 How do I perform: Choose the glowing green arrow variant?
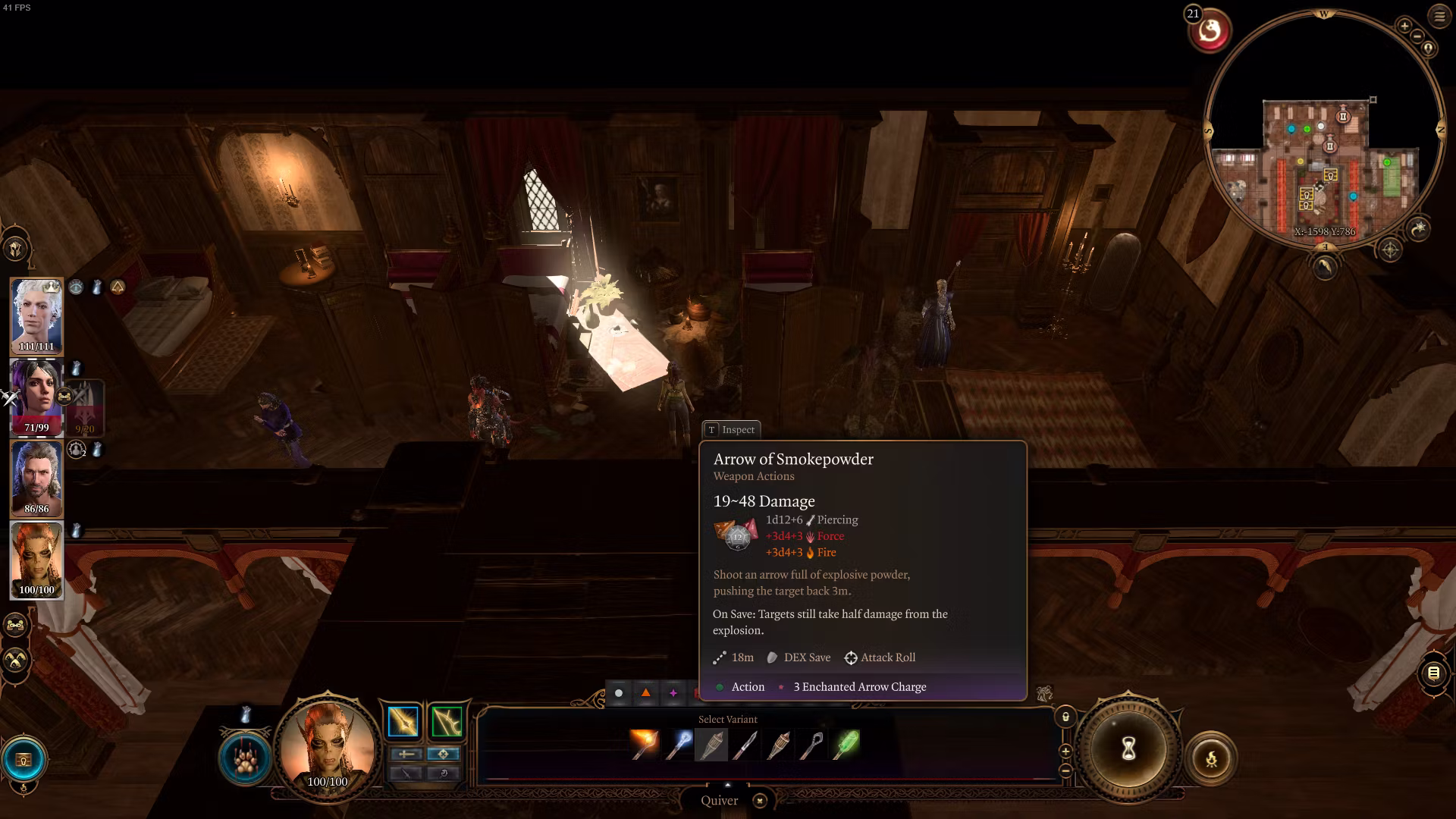point(846,745)
